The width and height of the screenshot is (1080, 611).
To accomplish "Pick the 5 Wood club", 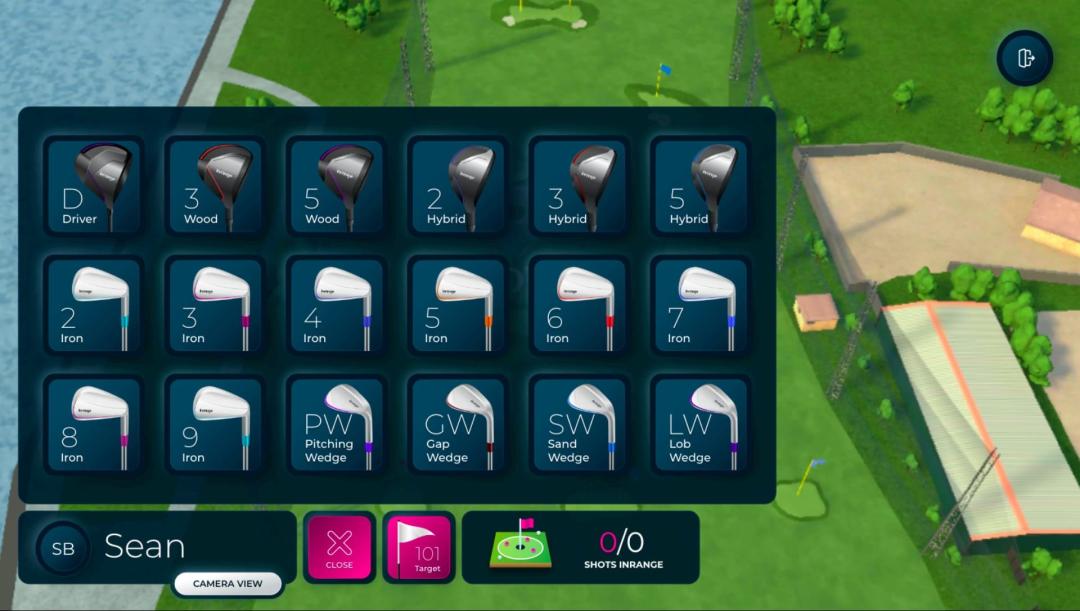I will pyautogui.click(x=336, y=187).
